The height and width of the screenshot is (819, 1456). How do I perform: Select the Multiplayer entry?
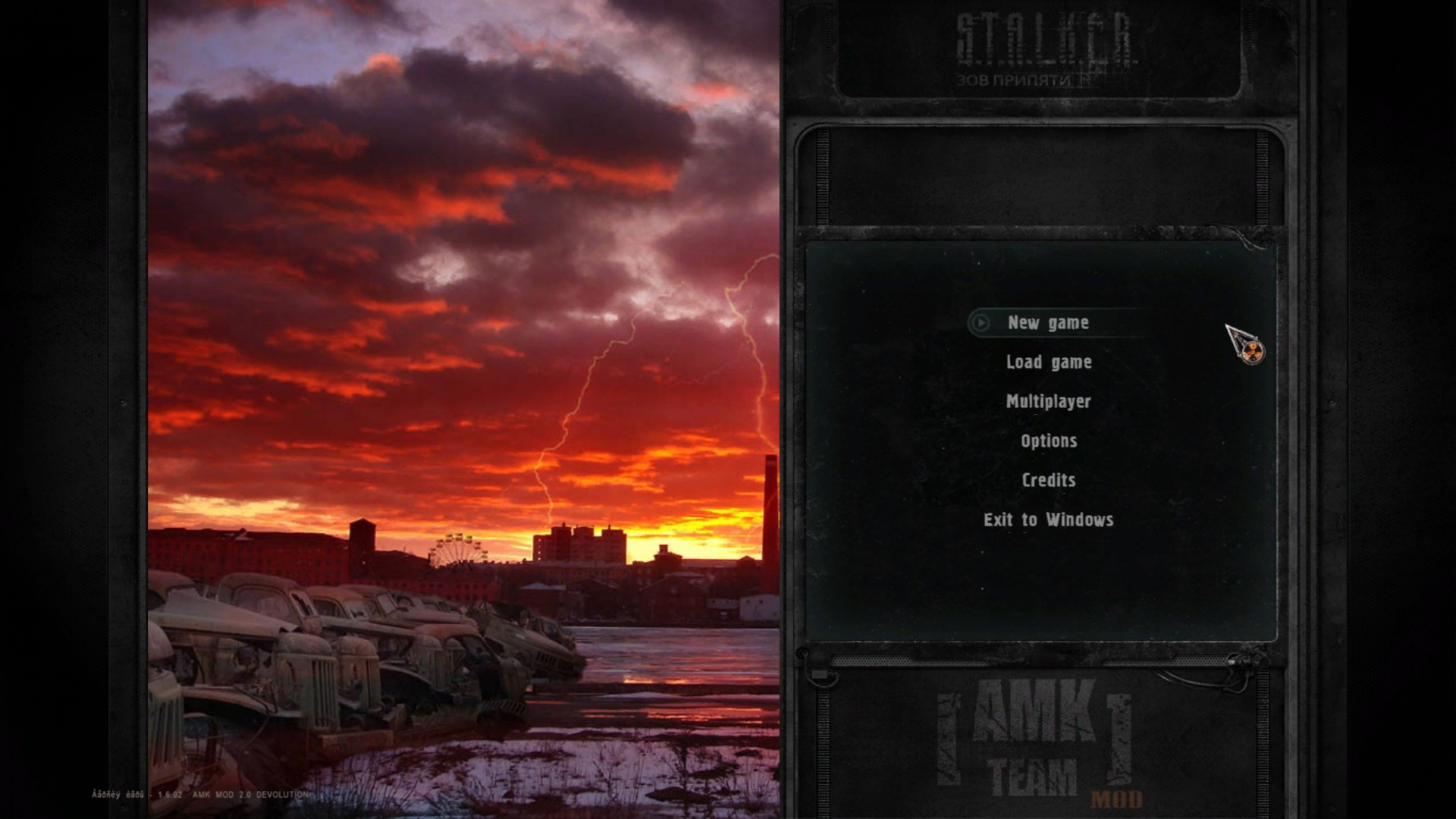[x=1048, y=402]
